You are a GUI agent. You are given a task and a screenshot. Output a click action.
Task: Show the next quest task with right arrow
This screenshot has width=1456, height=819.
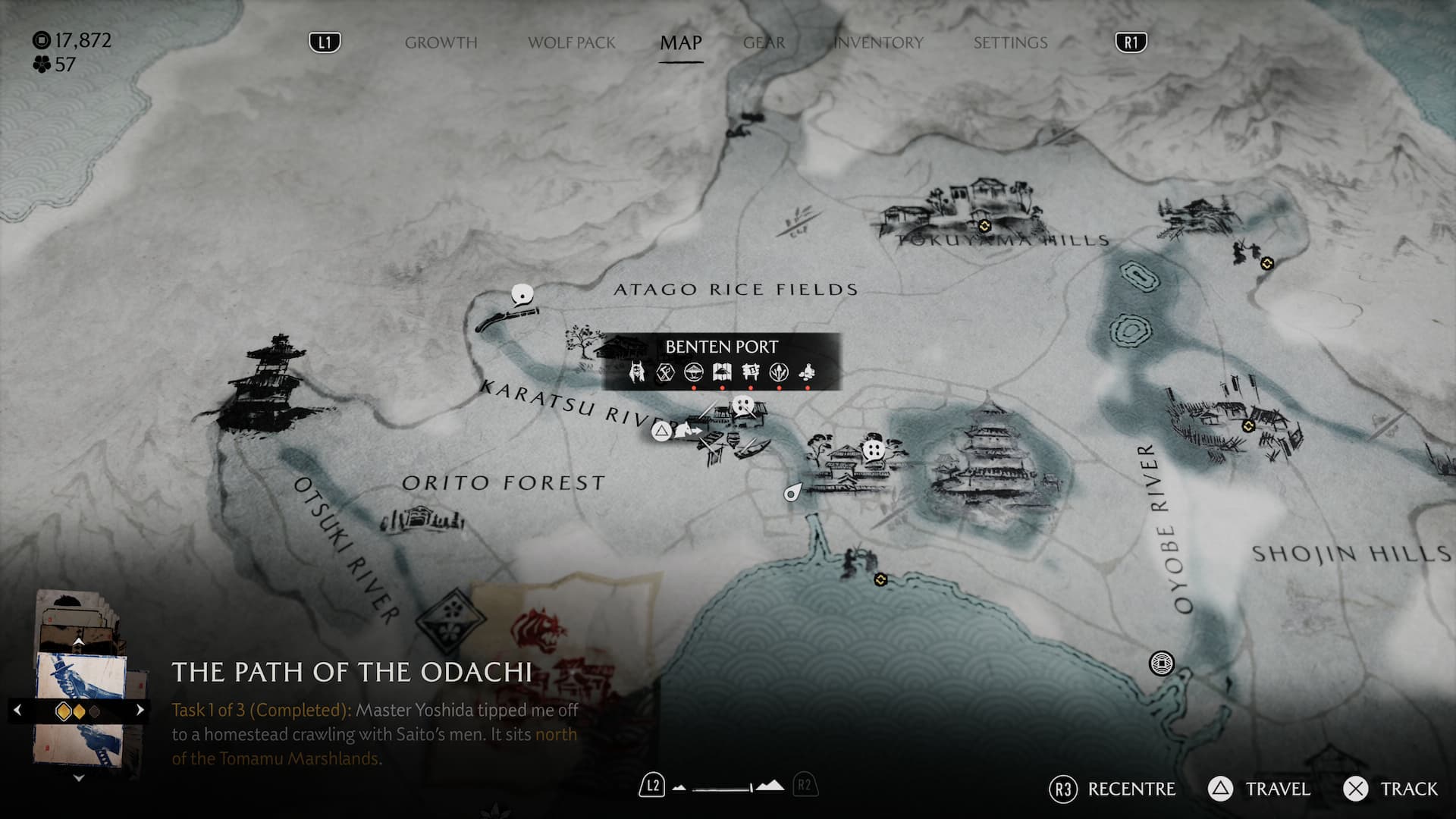click(140, 711)
